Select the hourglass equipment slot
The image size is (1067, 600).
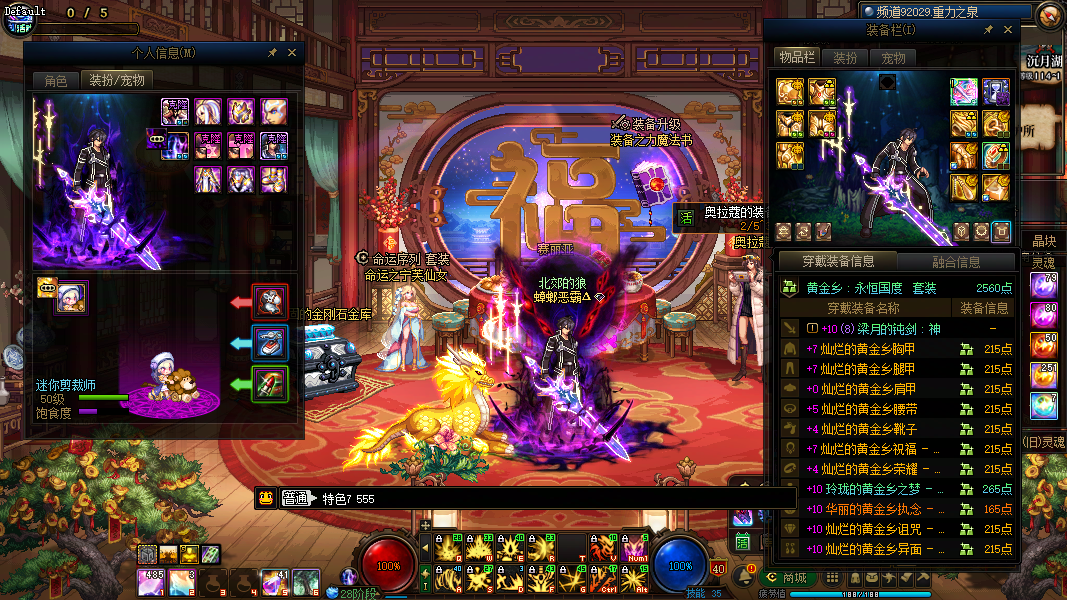click(996, 91)
